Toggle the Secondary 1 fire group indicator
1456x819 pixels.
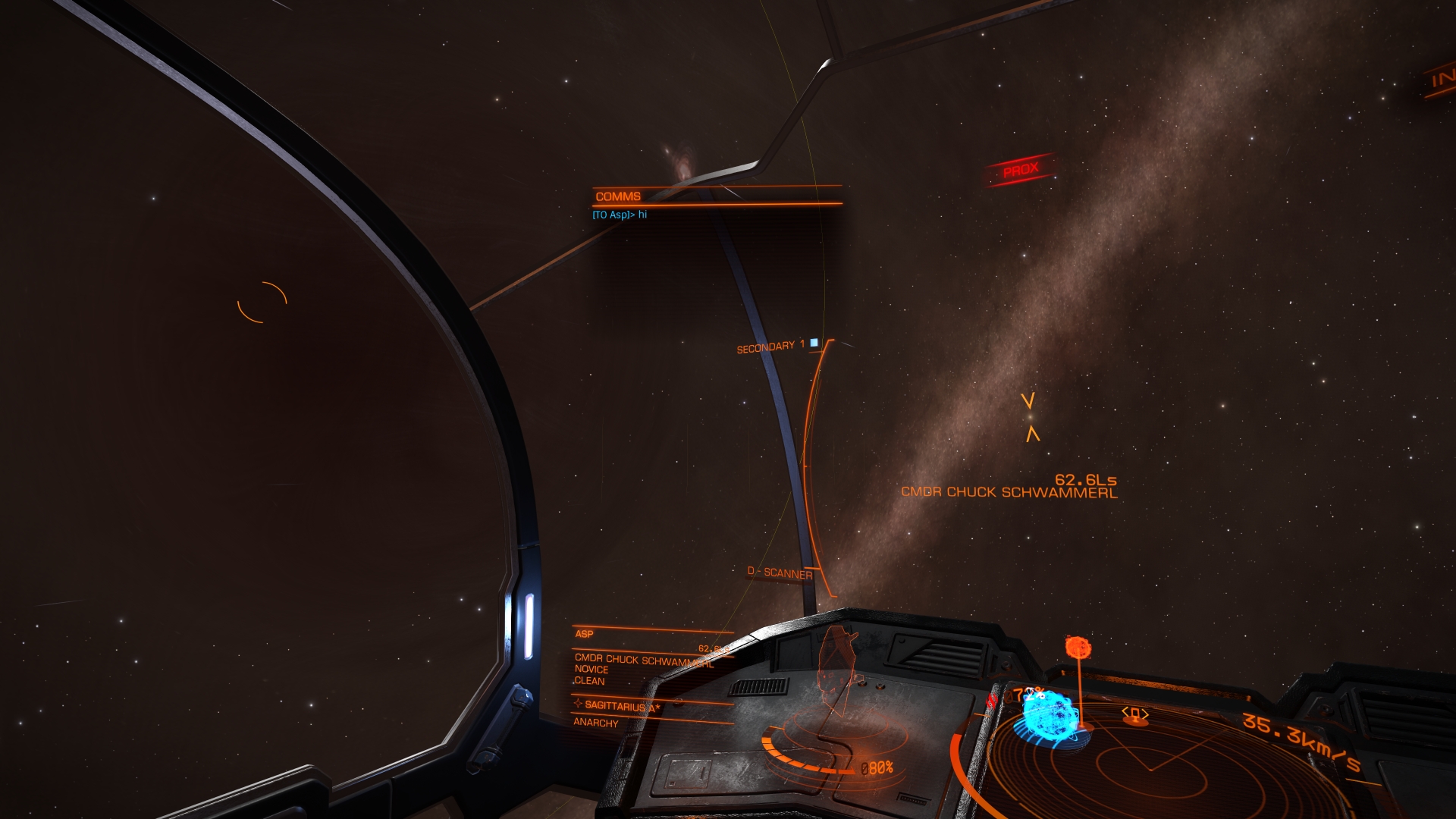814,343
